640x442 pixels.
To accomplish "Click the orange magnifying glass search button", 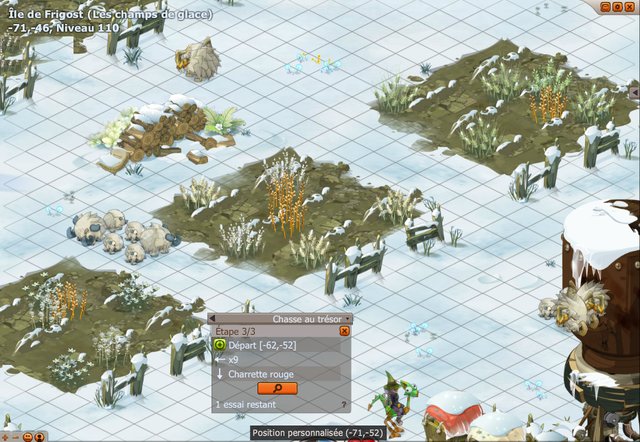I will pos(277,388).
